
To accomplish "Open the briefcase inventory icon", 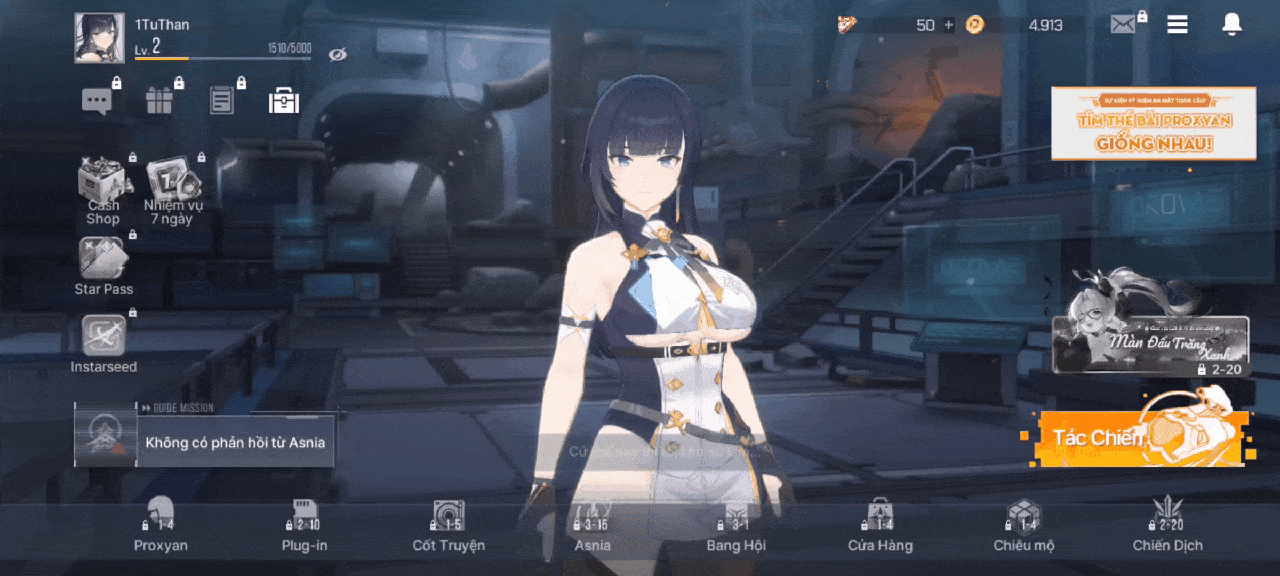I will 284,100.
